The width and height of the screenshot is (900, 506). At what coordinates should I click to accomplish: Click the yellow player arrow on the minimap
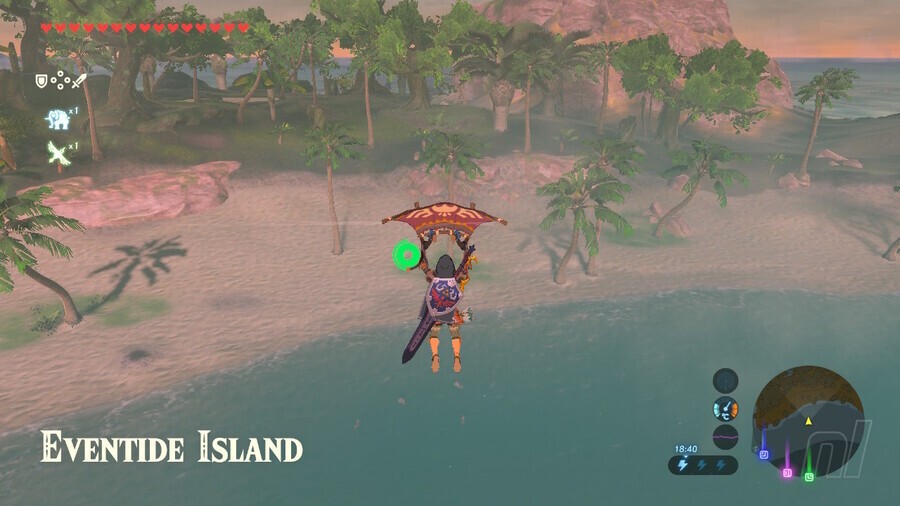pos(808,421)
